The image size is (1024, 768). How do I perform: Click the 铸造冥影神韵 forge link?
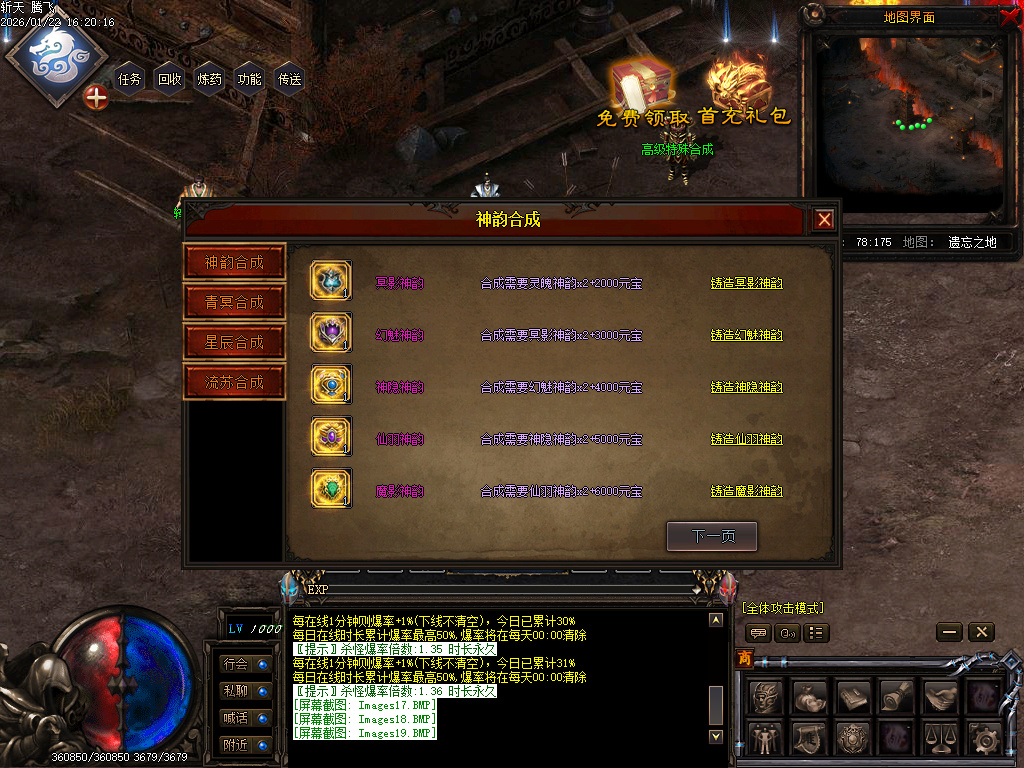click(x=746, y=283)
